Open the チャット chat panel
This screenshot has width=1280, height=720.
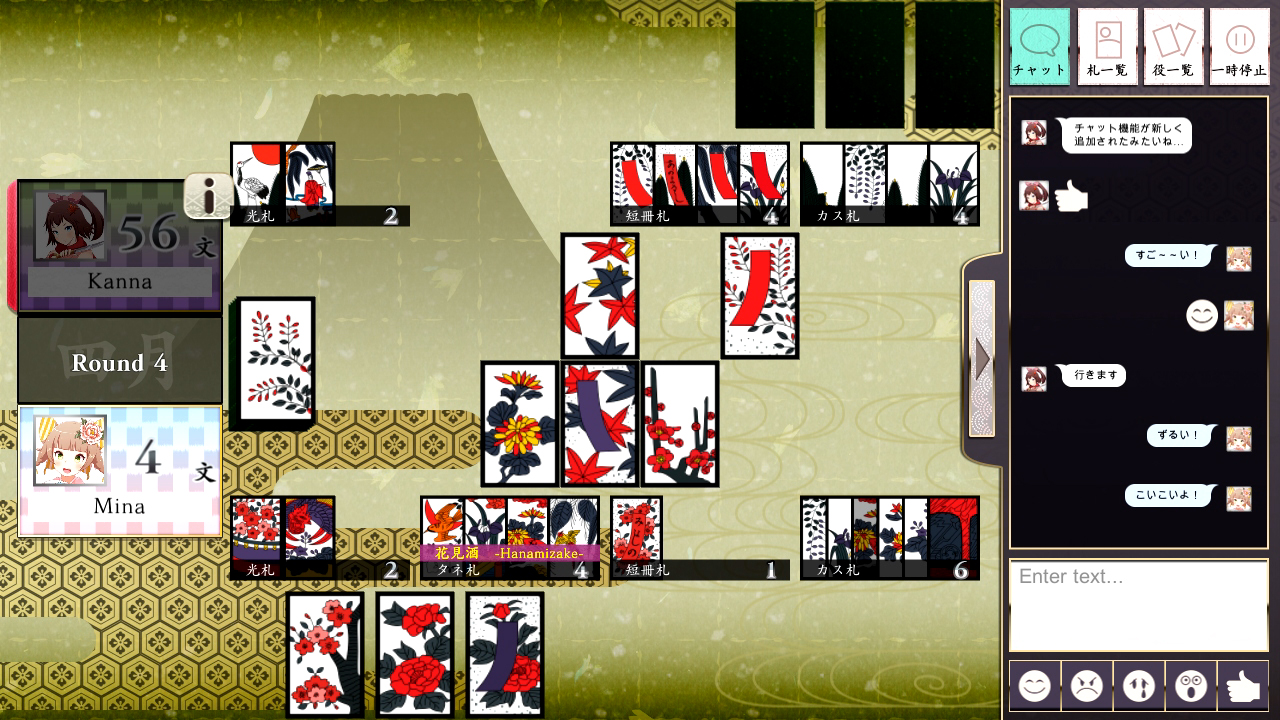pyautogui.click(x=1040, y=44)
